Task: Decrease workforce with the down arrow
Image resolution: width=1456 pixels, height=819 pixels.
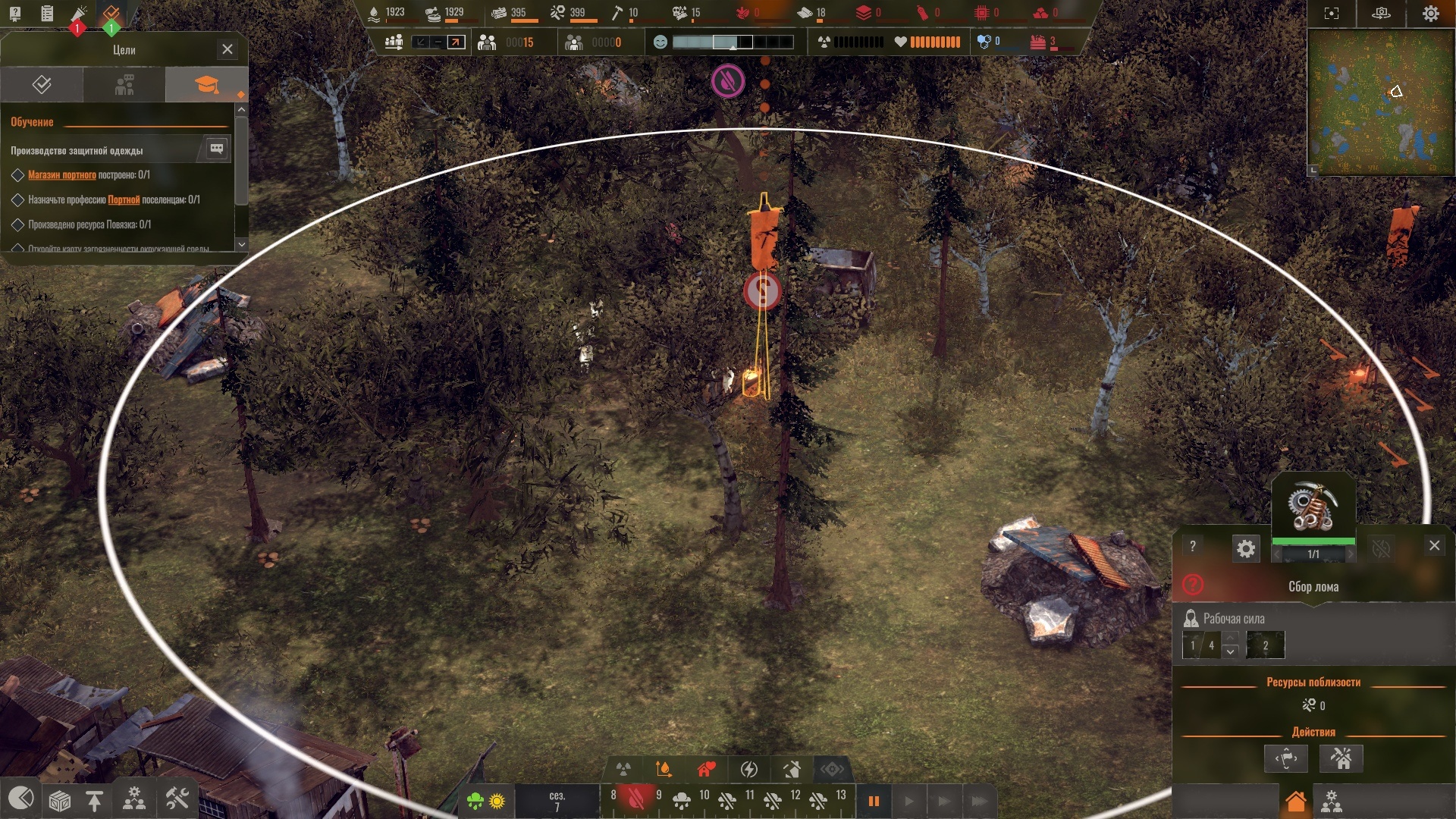Action: (x=1231, y=651)
